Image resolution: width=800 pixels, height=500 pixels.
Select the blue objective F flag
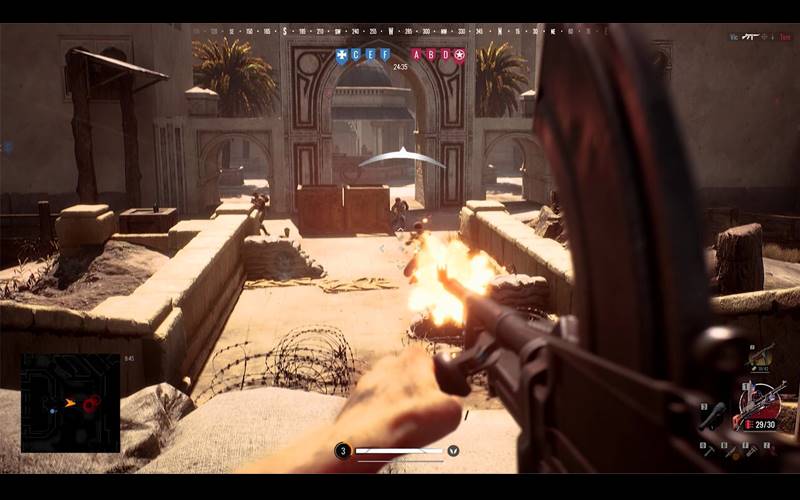click(385, 55)
